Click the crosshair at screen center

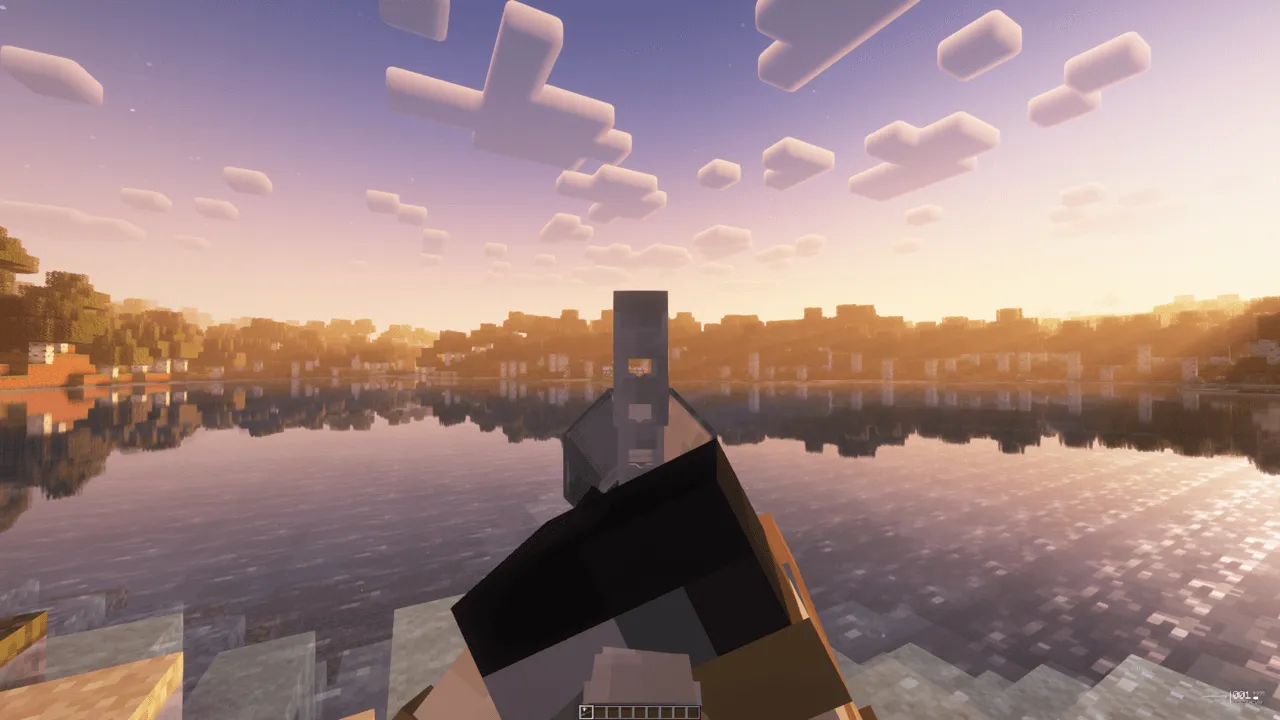tap(640, 360)
